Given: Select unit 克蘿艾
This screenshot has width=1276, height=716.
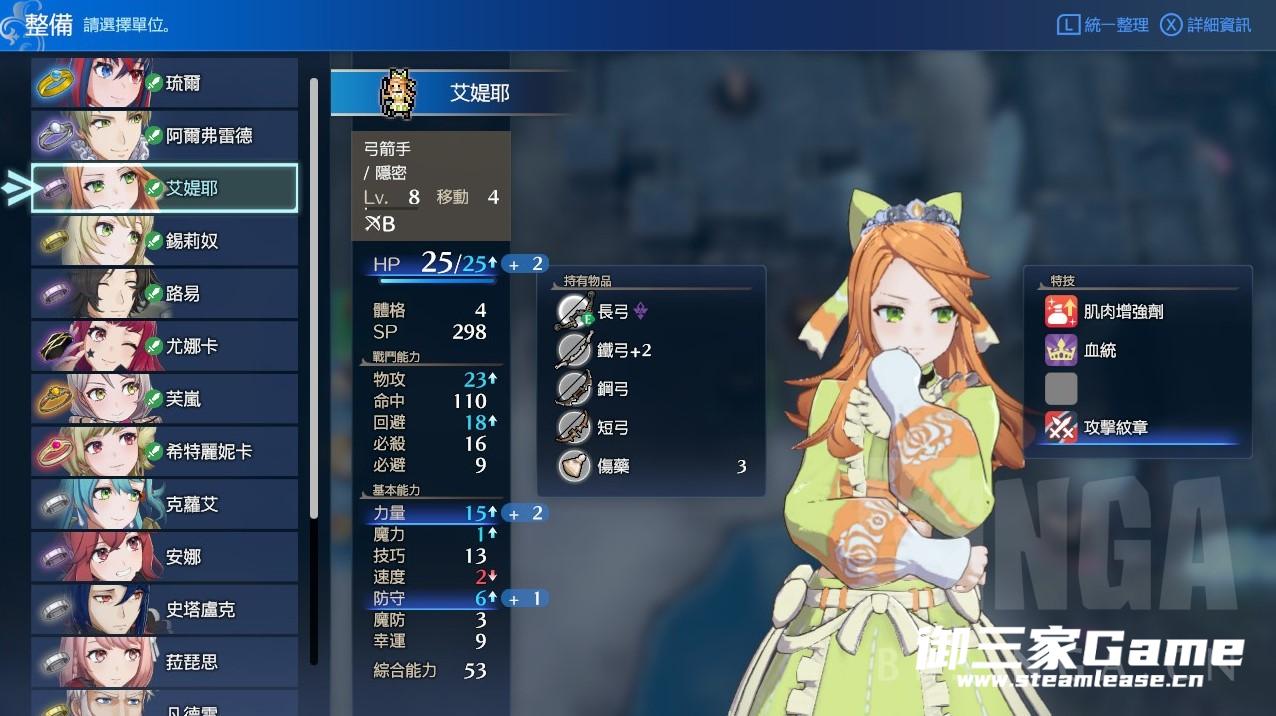Looking at the screenshot, I should click(x=165, y=504).
